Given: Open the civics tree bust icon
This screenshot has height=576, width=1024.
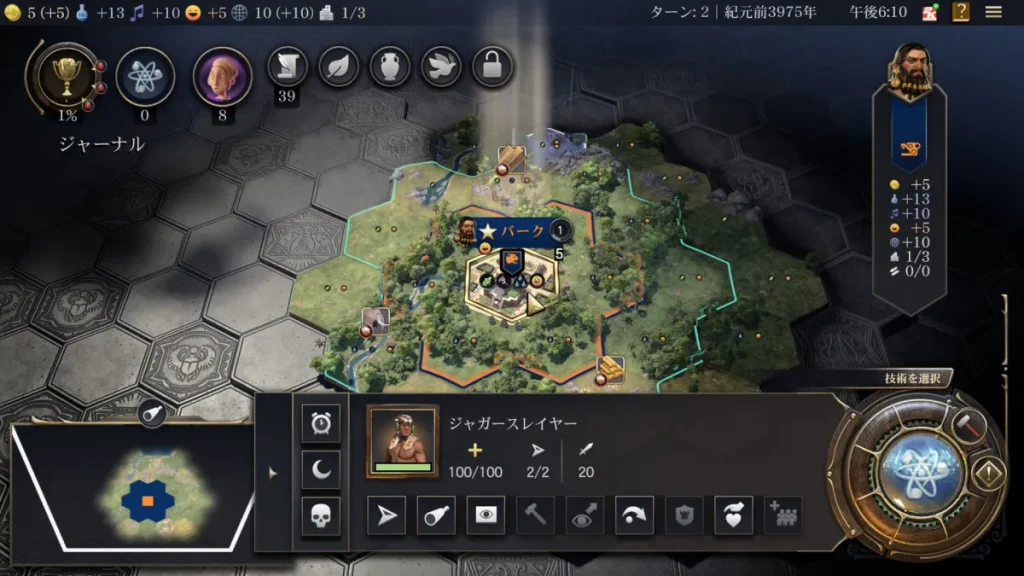Looking at the screenshot, I should coord(222,77).
